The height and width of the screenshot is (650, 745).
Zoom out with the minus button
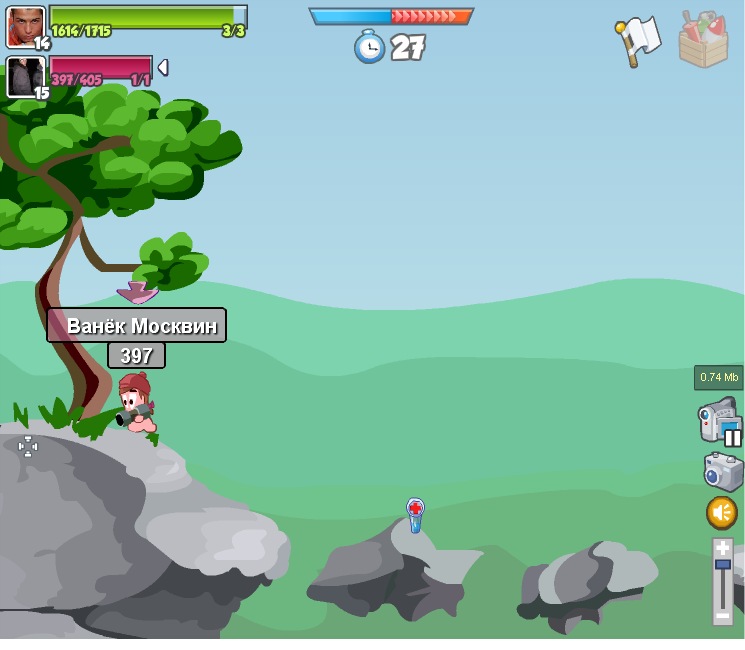click(722, 616)
